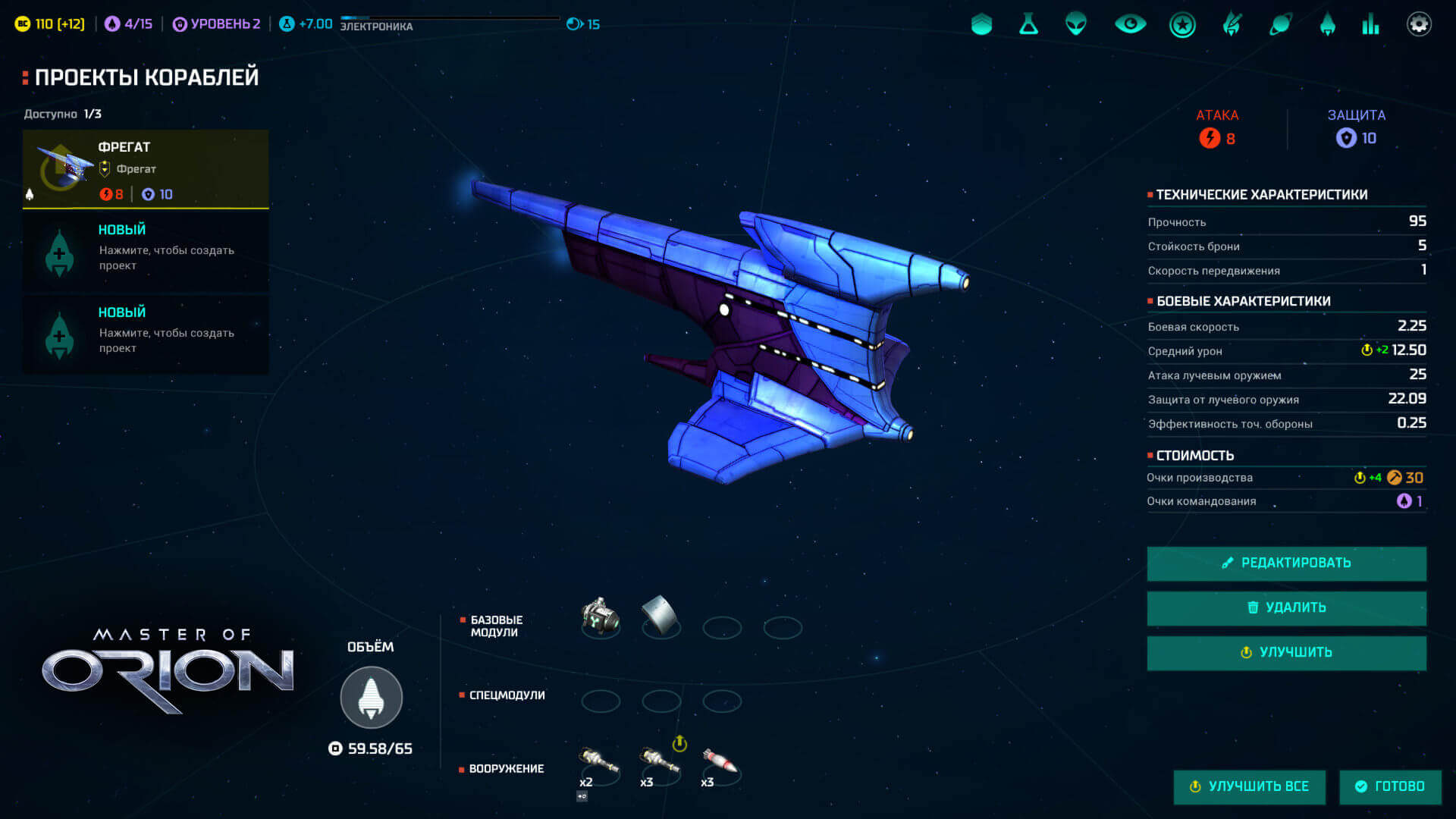This screenshot has height=819, width=1456.
Task: Click the star-in-circle empire icon
Action: tap(1182, 25)
